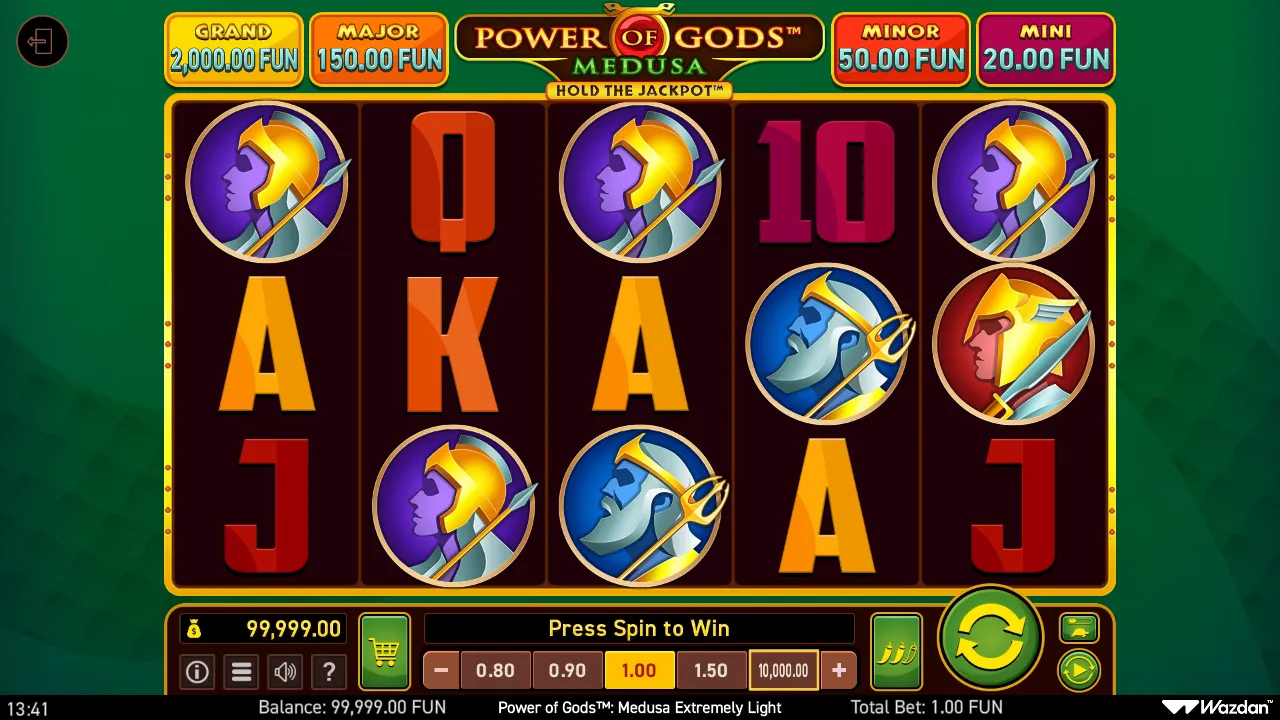
Task: Select the 0.80 bet option
Action: pyautogui.click(x=496, y=670)
